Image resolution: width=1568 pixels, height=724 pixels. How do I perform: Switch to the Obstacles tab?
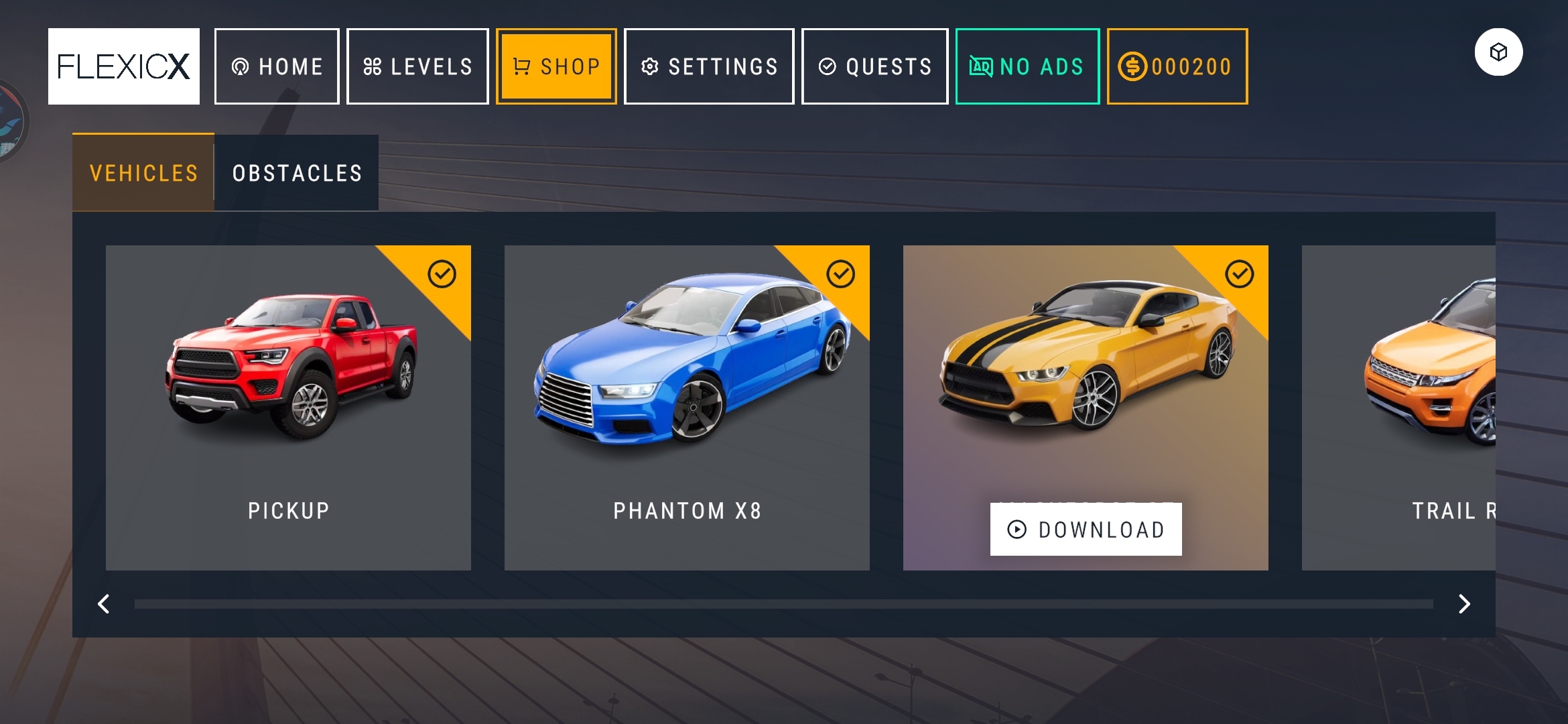tap(297, 173)
